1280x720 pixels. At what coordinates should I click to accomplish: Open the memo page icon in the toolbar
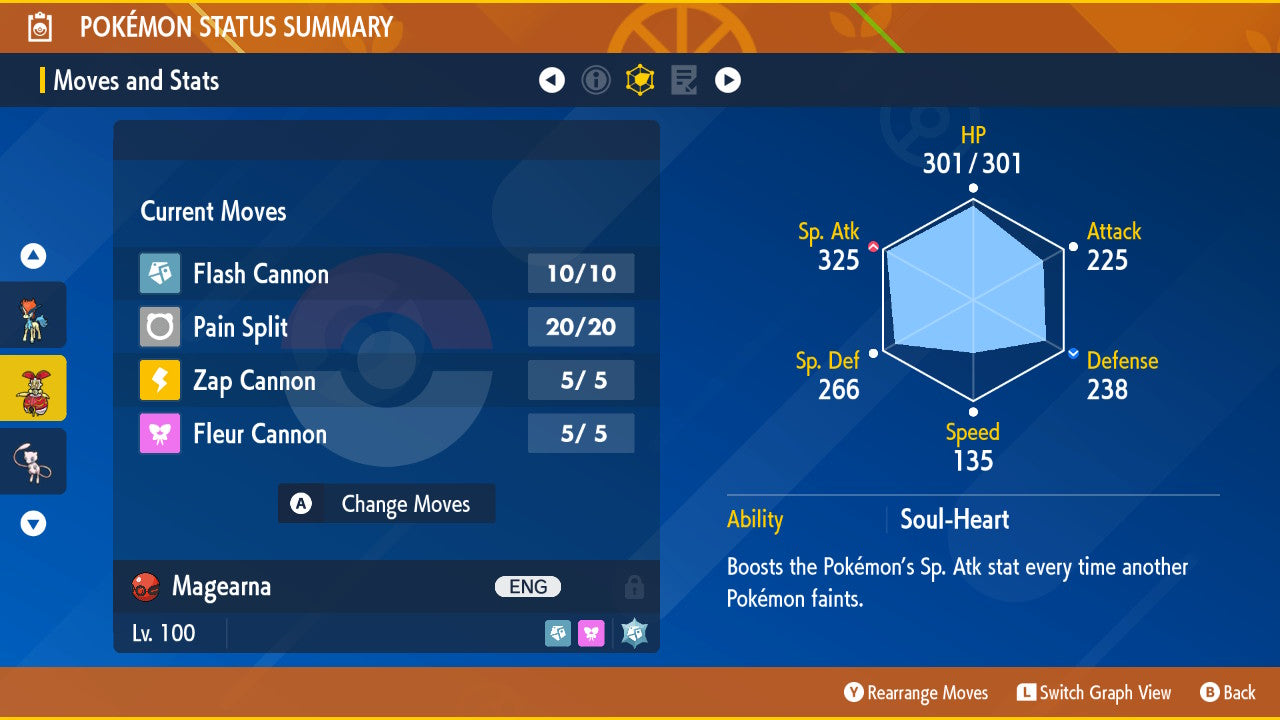coord(684,80)
